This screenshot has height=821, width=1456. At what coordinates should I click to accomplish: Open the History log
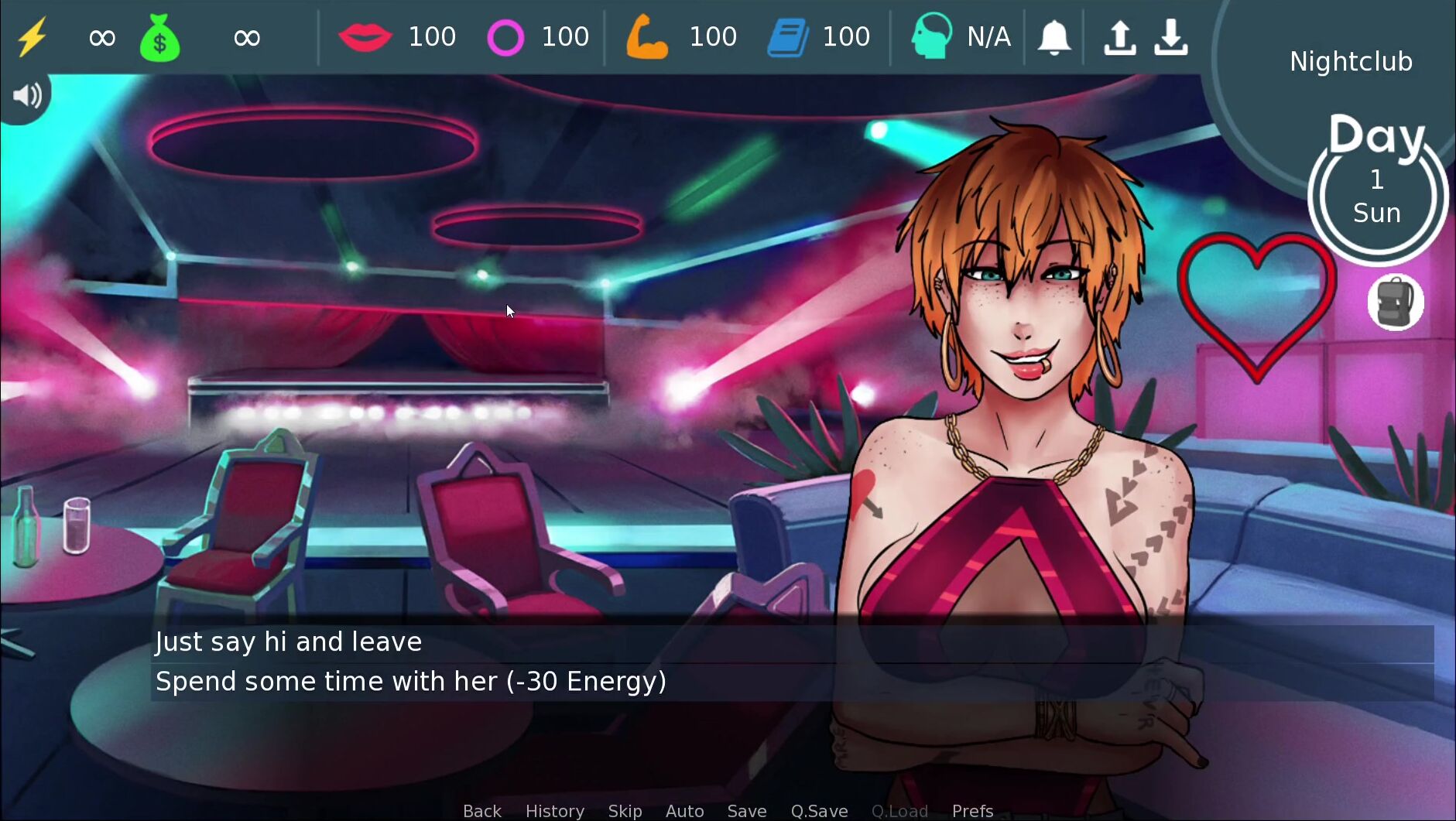pyautogui.click(x=554, y=810)
